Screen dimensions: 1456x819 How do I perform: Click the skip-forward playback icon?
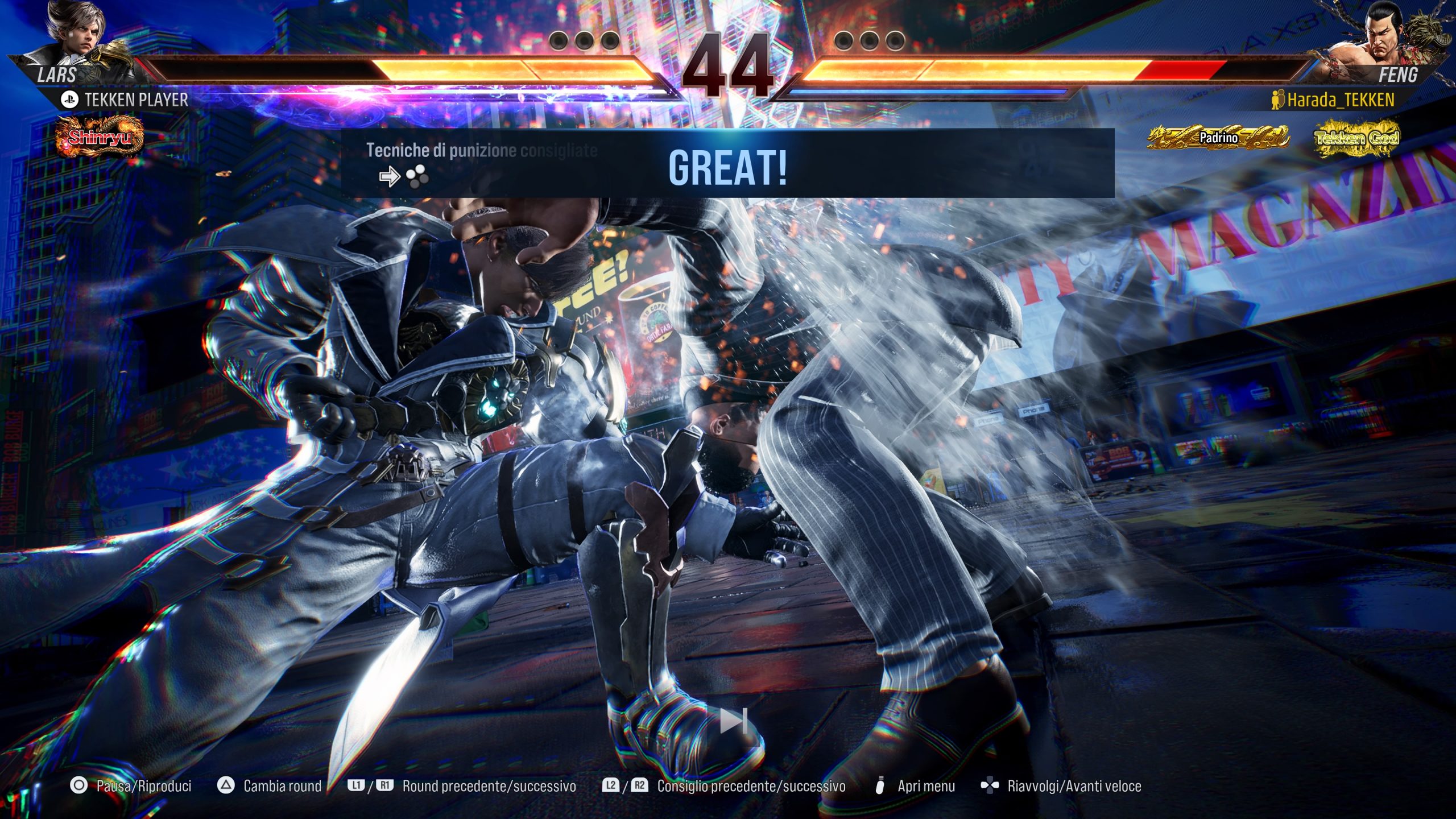click(x=733, y=721)
